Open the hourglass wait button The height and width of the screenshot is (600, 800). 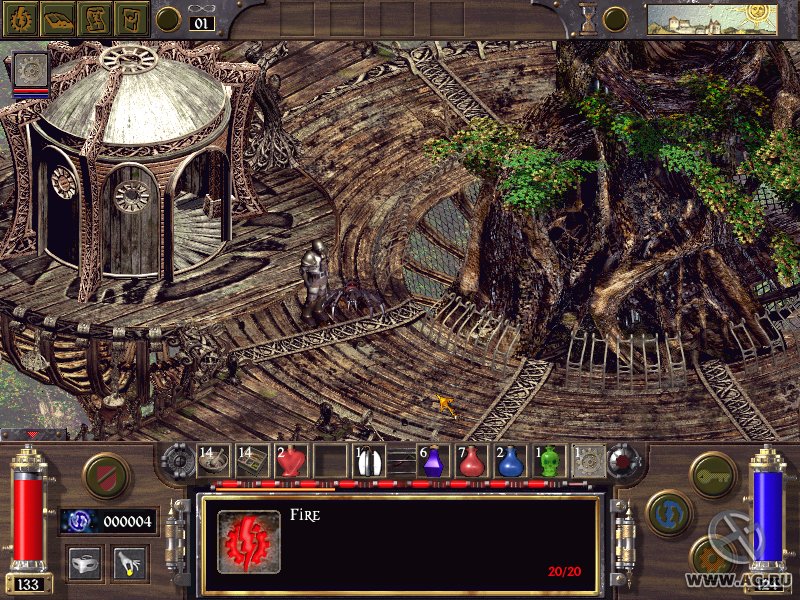(x=589, y=18)
